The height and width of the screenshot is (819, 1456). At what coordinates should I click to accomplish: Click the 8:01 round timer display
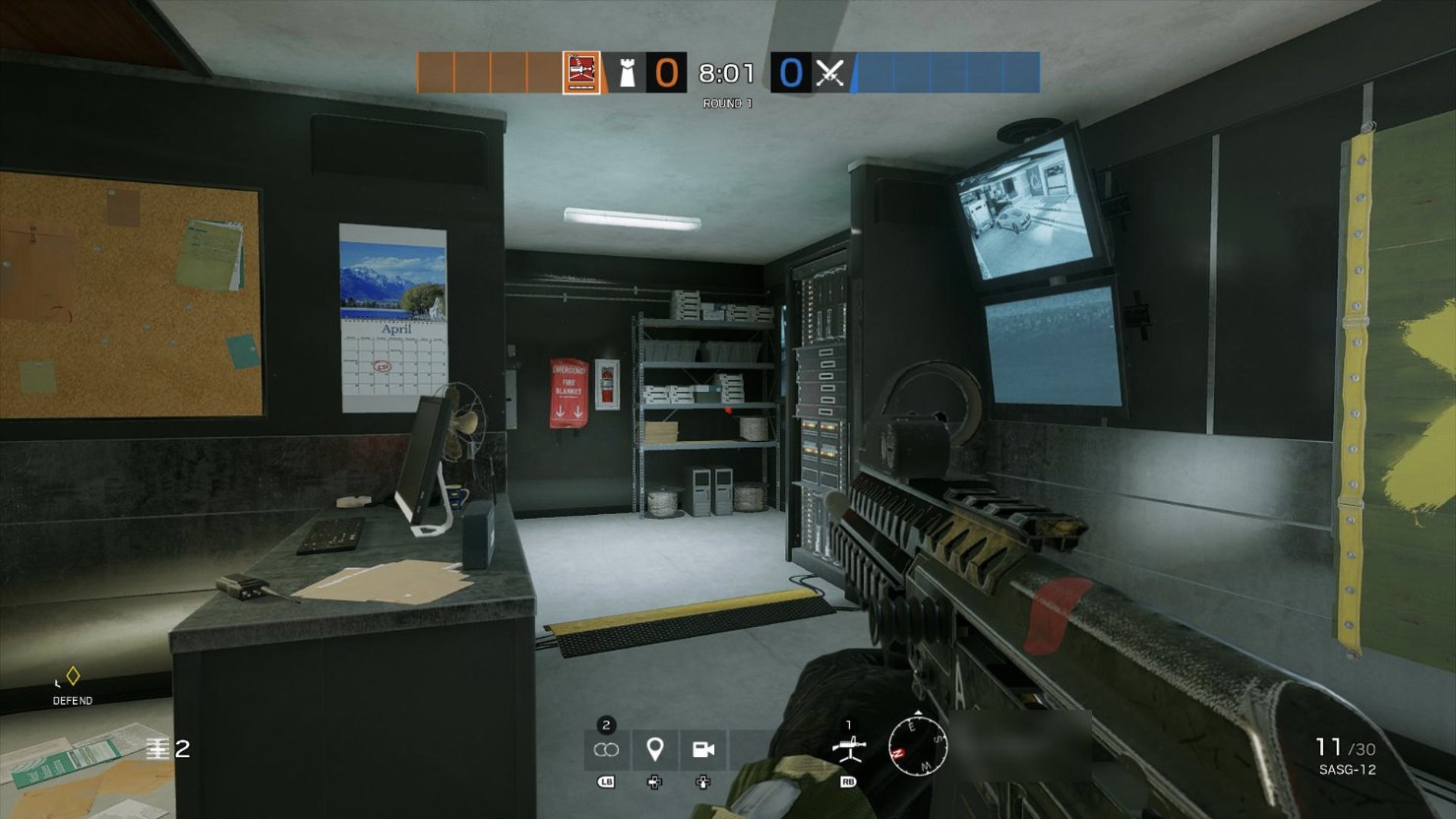725,71
